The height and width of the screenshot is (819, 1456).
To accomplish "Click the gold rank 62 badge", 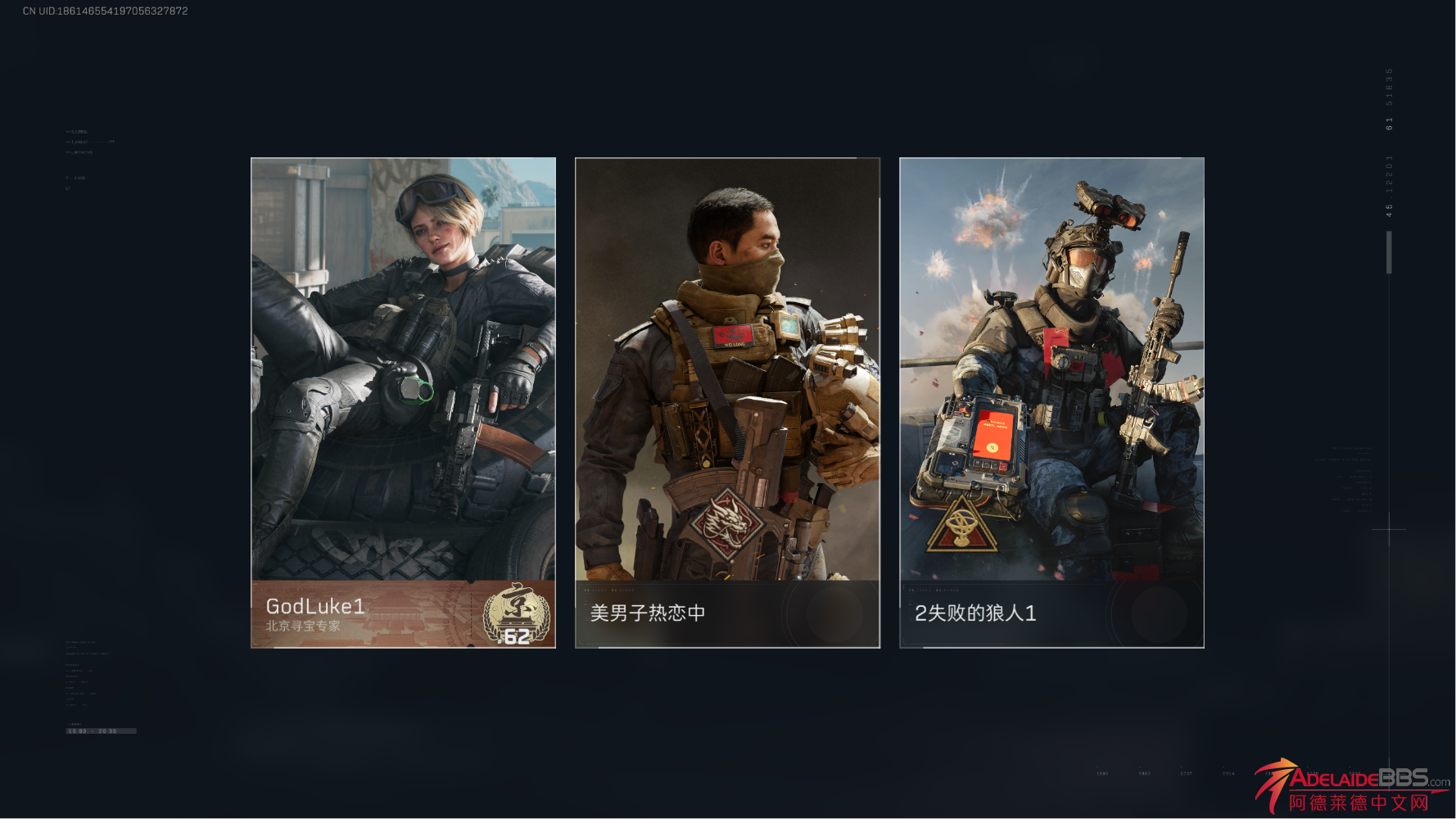I will (x=516, y=616).
